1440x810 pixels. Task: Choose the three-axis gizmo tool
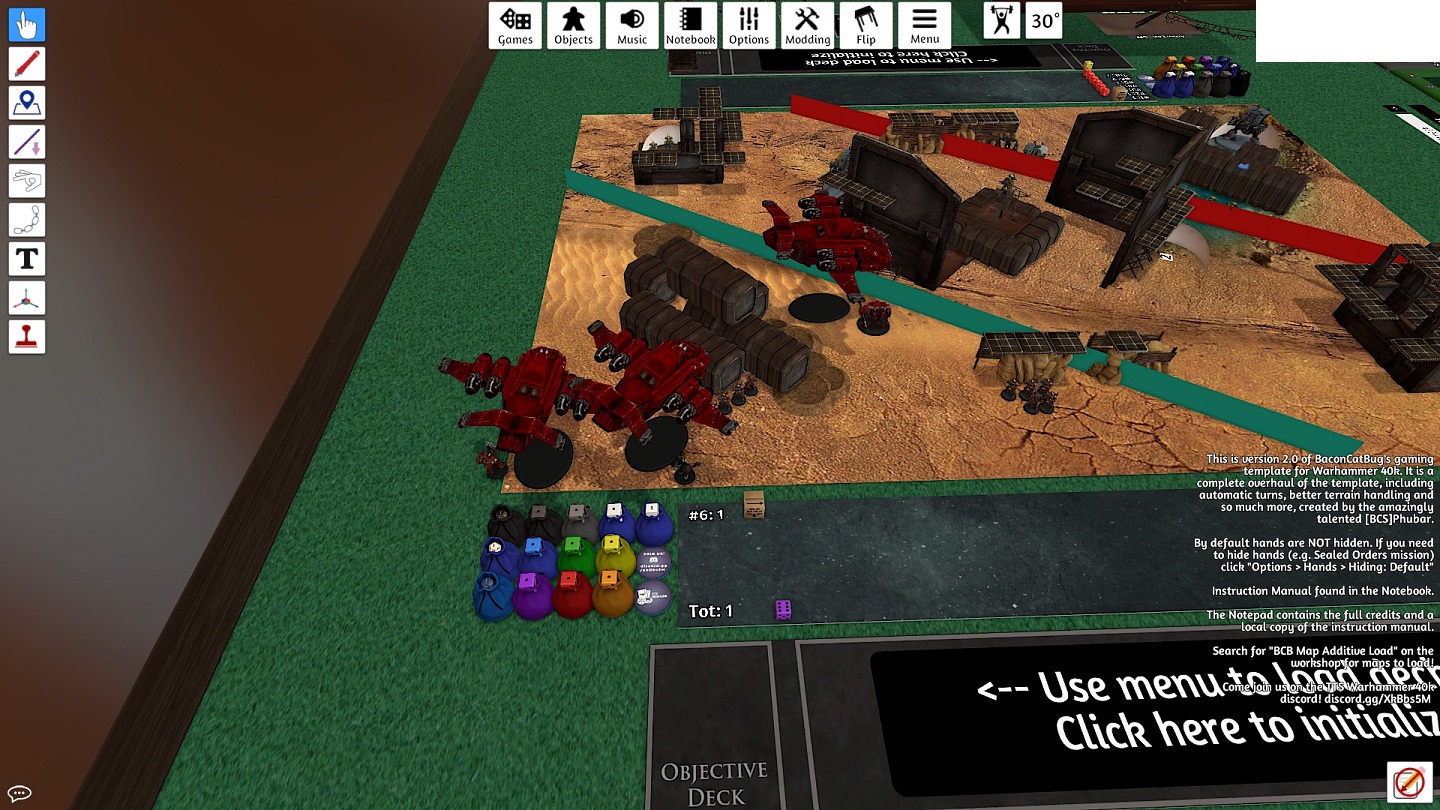(x=27, y=298)
